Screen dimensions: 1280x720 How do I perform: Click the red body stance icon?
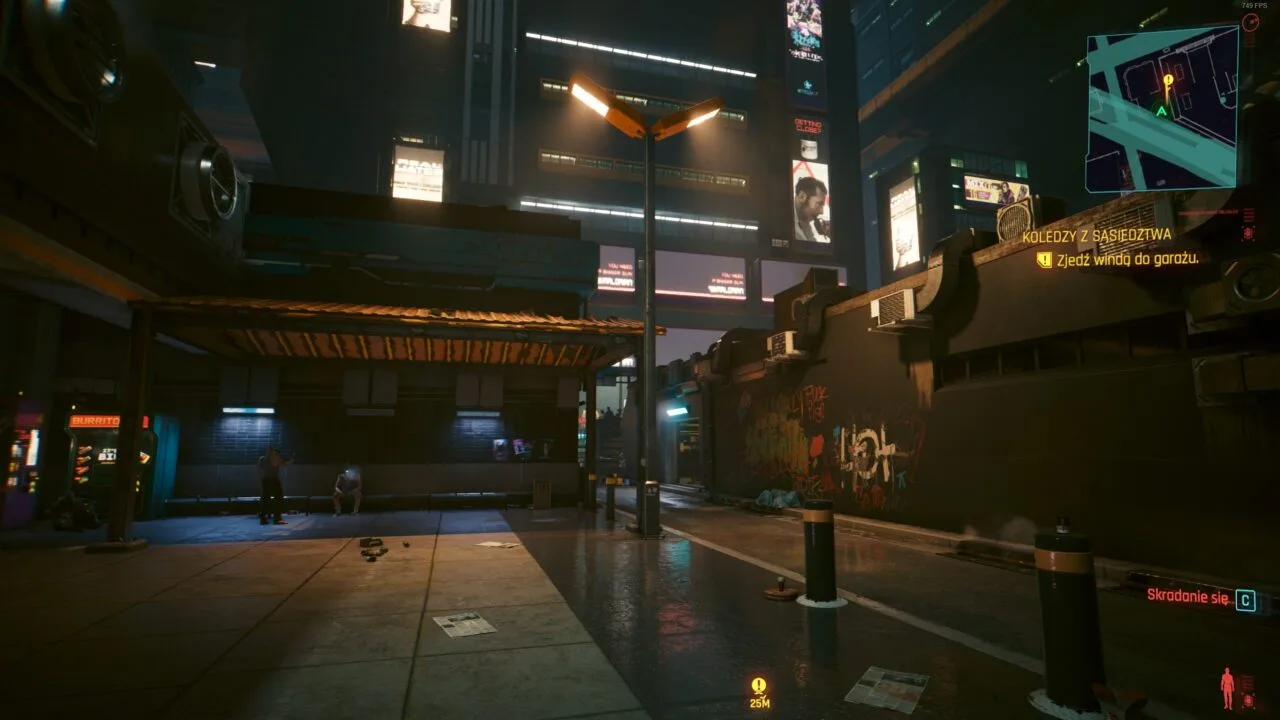[x=1227, y=687]
